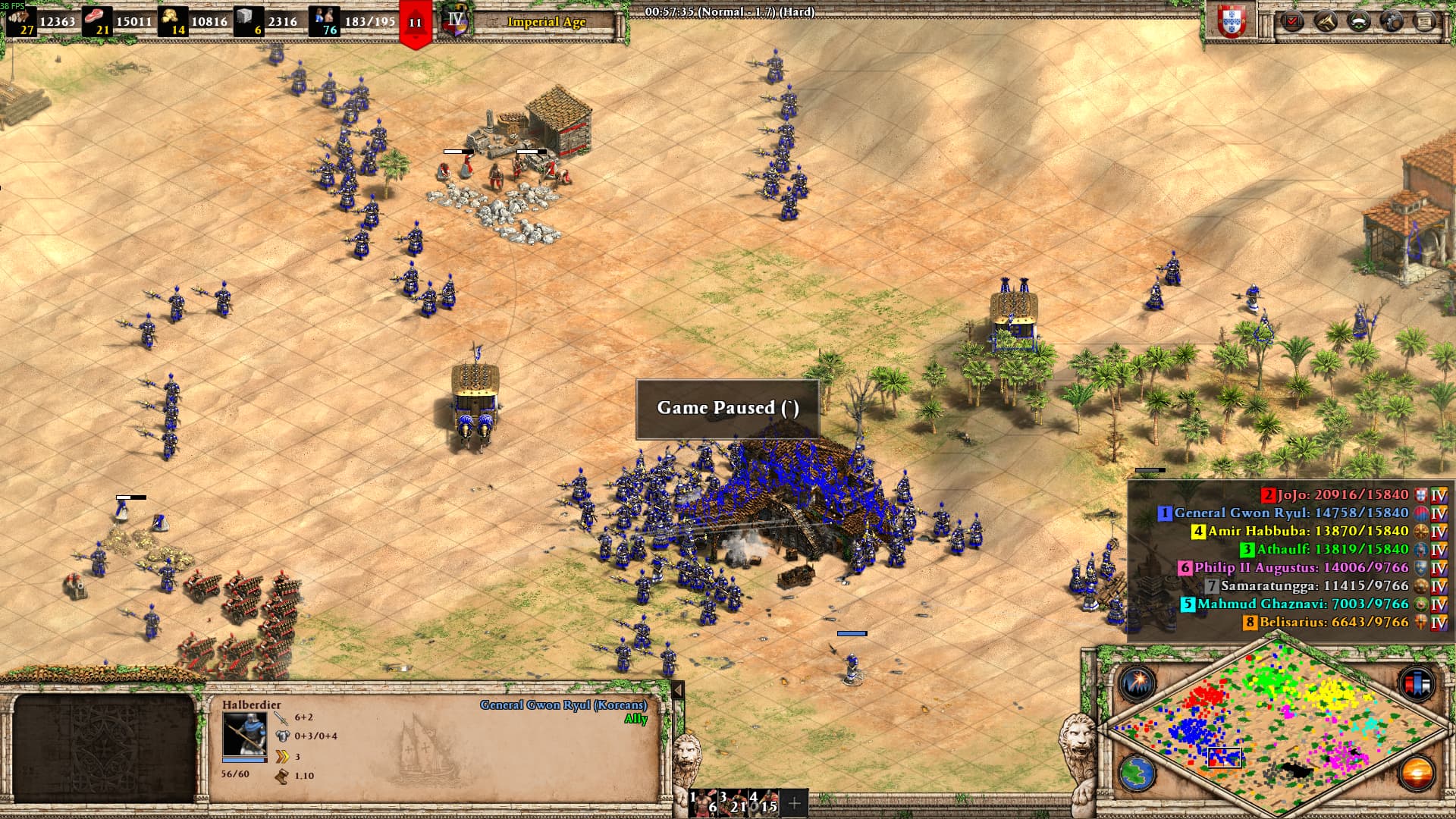Add a new control group
The image size is (1456, 819).
[794, 803]
